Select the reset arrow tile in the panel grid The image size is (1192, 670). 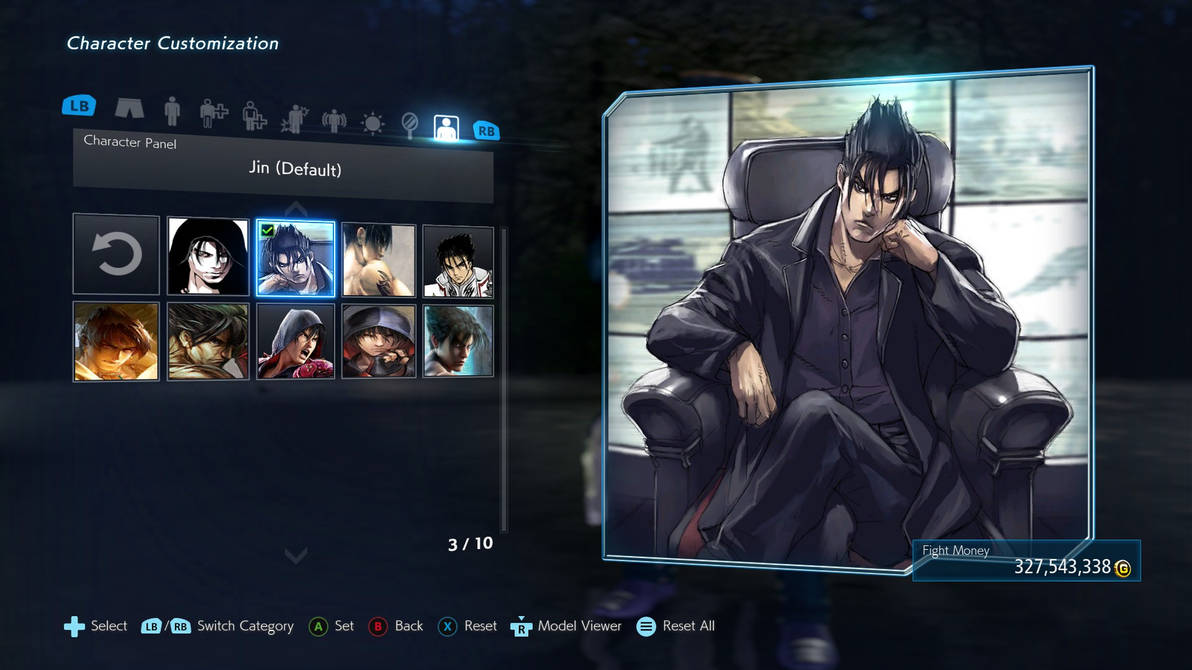coord(116,255)
